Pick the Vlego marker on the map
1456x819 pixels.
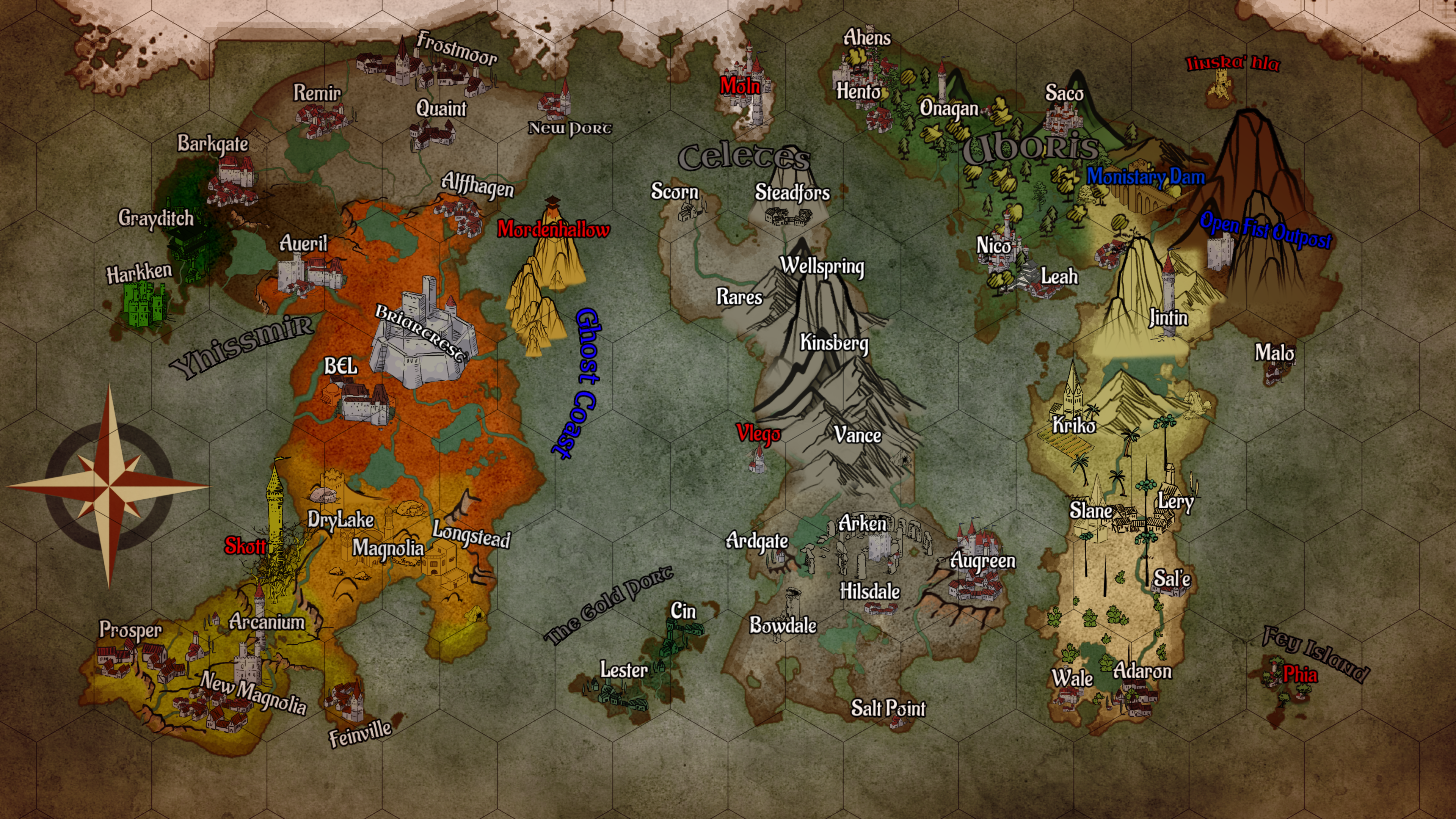758,434
